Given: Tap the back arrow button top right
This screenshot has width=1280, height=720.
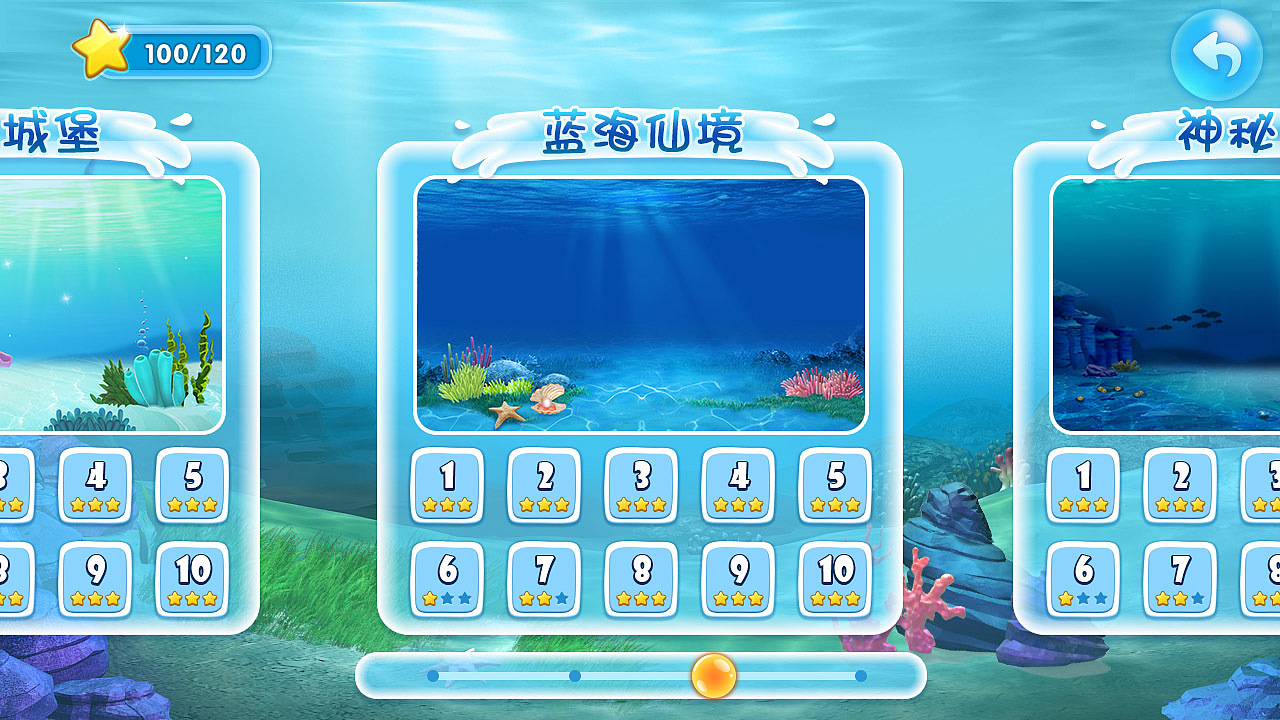Looking at the screenshot, I should point(1216,55).
